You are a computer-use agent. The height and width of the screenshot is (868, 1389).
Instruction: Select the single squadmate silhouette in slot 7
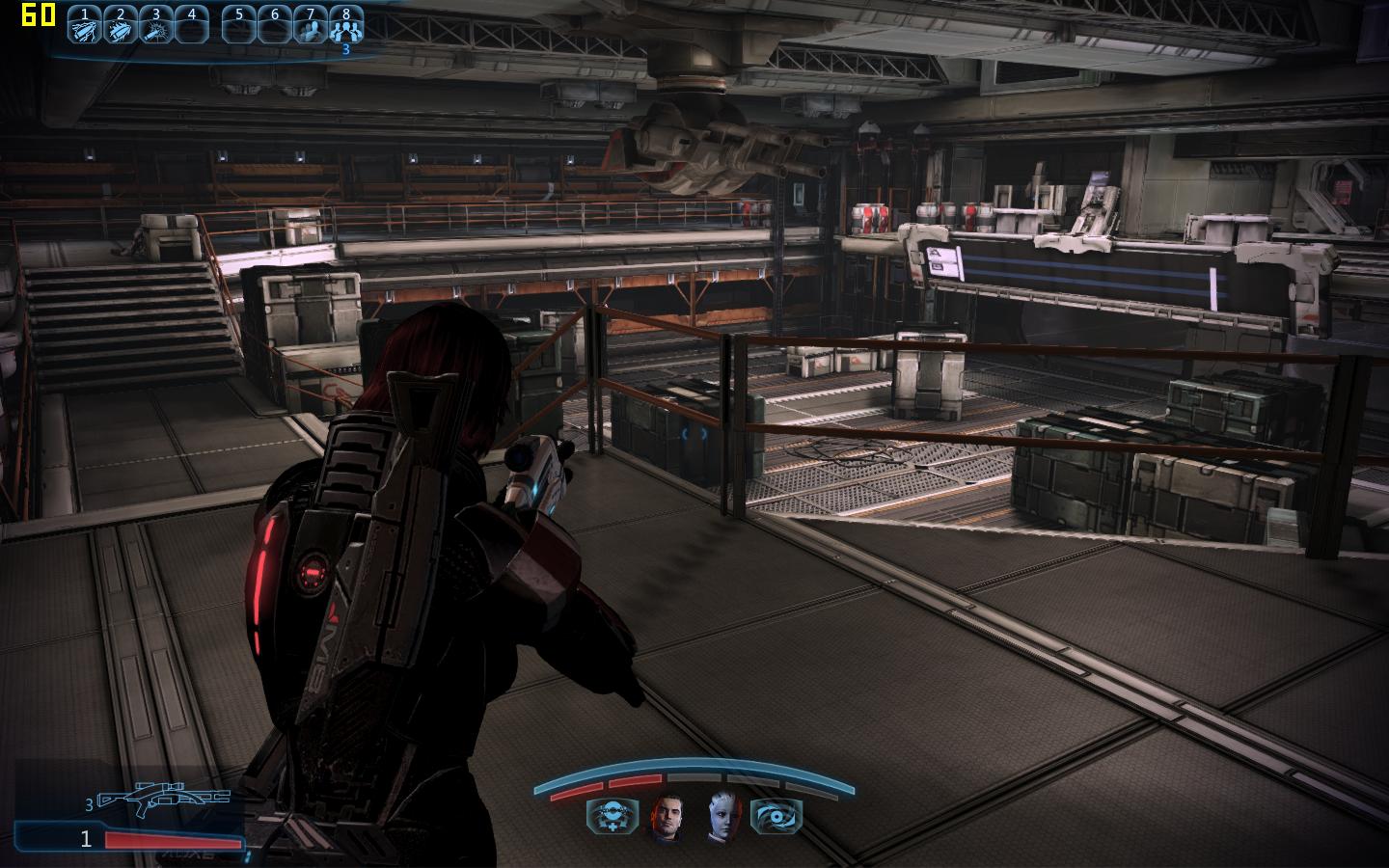(310, 29)
